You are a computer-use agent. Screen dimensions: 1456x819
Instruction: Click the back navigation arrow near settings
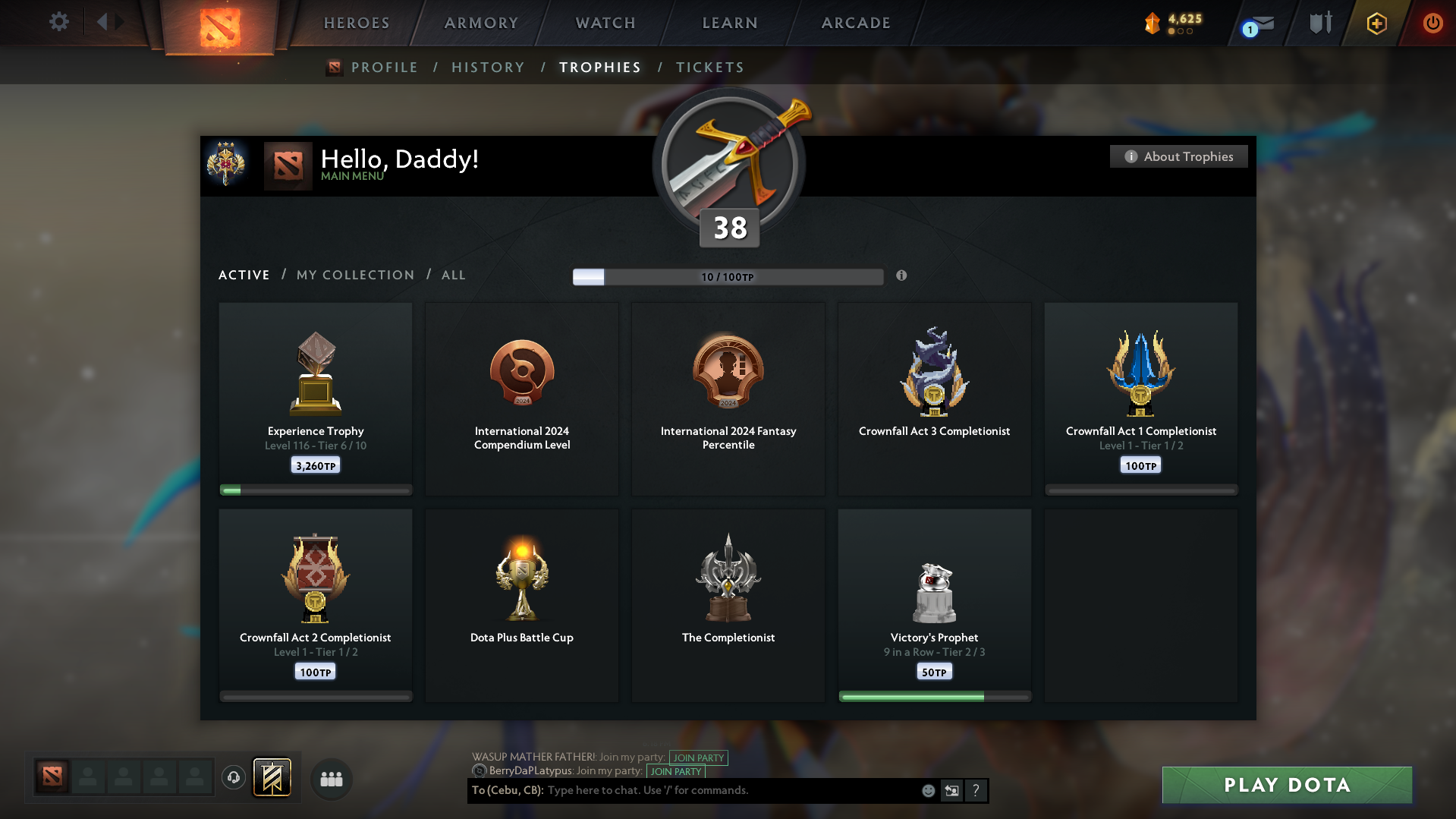[104, 23]
